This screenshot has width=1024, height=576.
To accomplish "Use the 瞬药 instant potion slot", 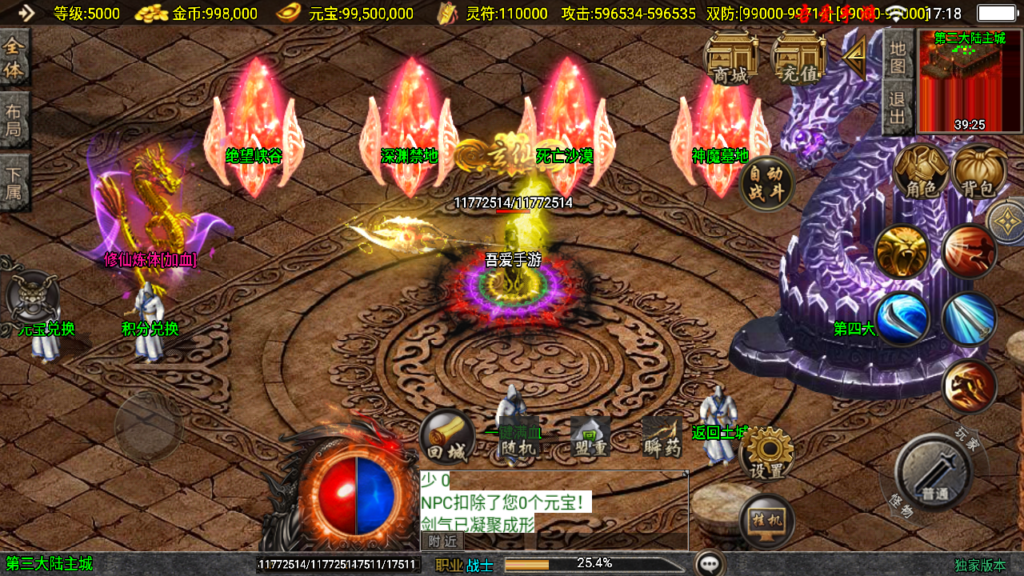I will point(662,438).
